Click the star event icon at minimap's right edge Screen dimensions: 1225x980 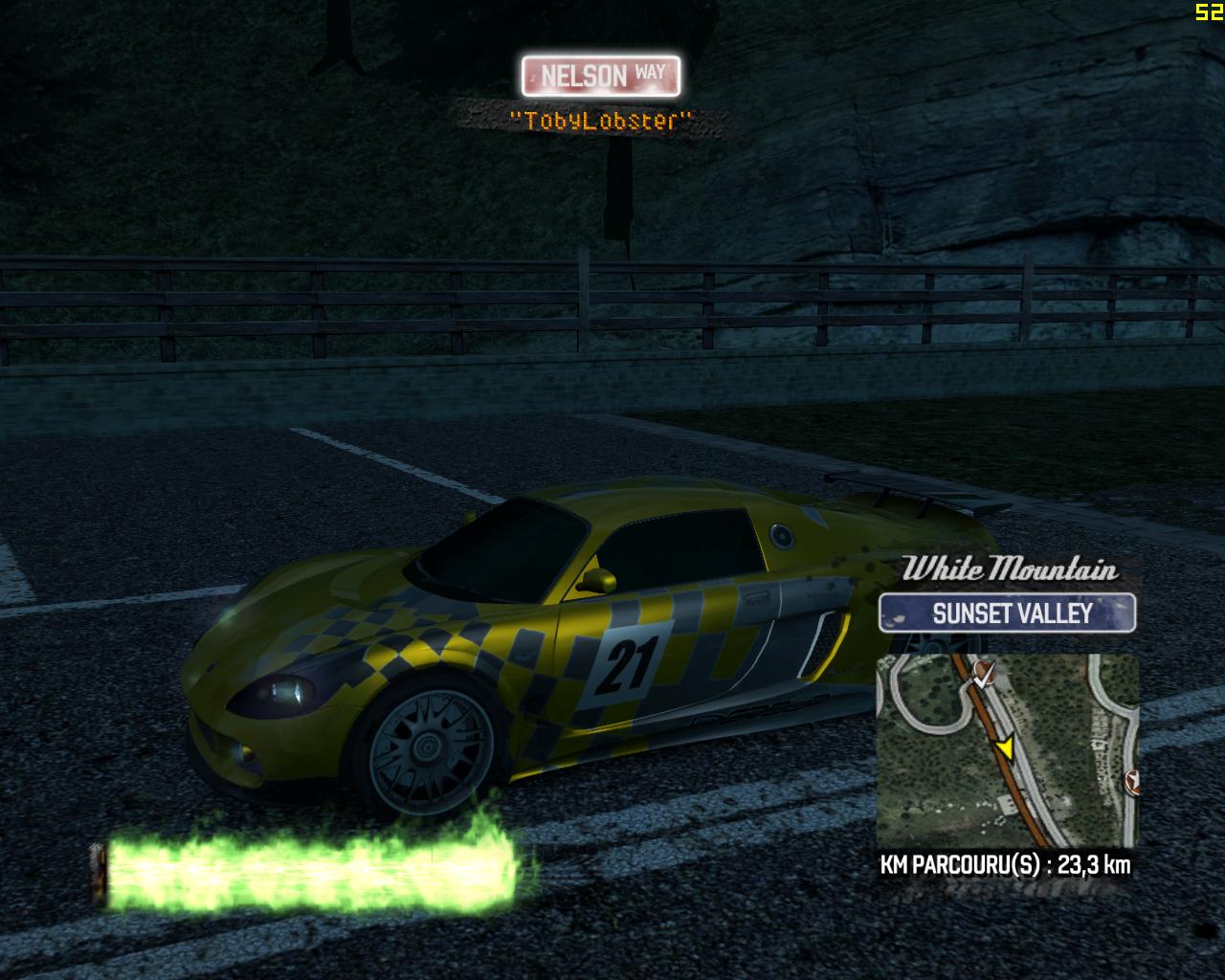1133,780
